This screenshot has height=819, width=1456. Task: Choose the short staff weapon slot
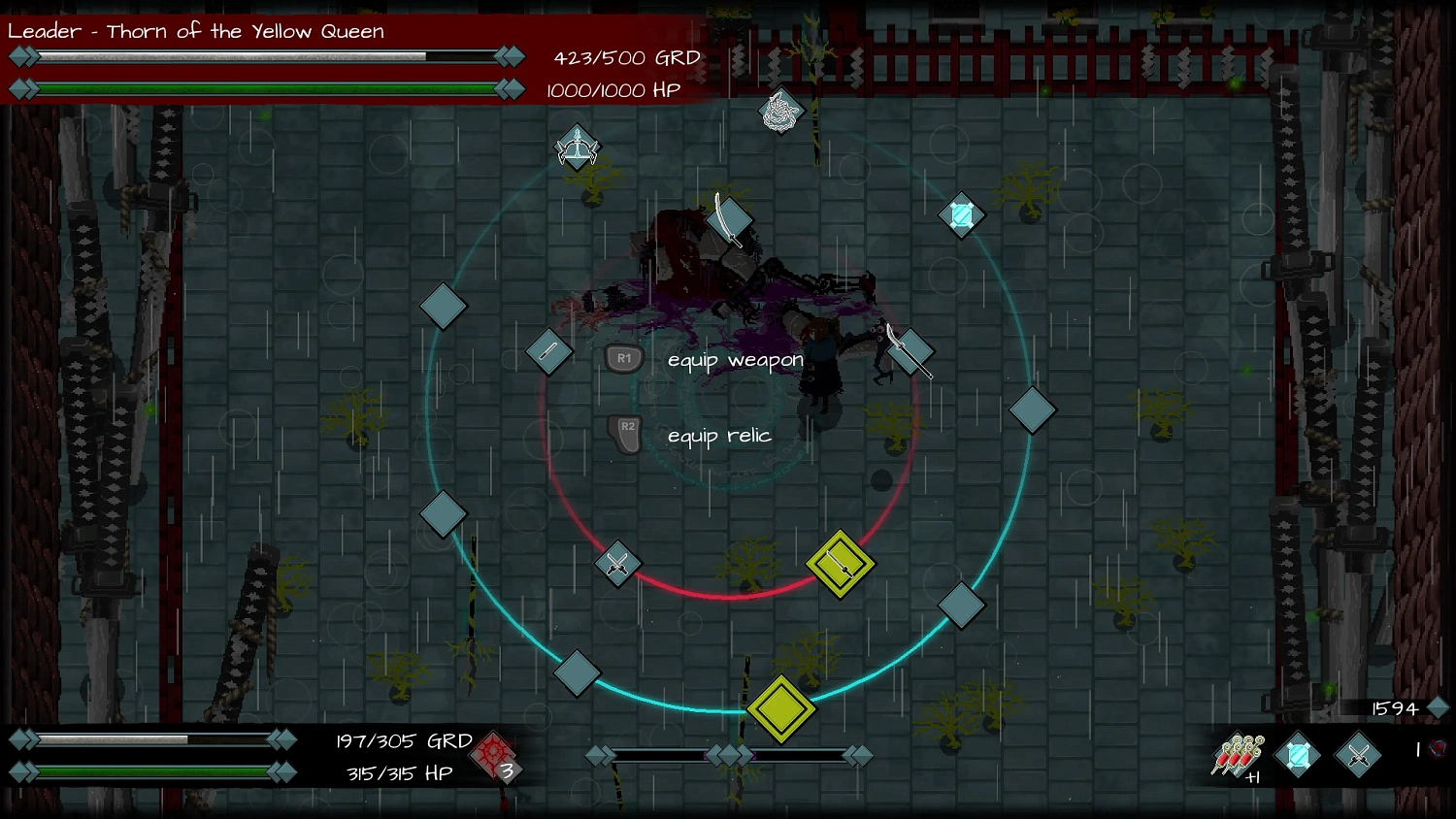(548, 350)
